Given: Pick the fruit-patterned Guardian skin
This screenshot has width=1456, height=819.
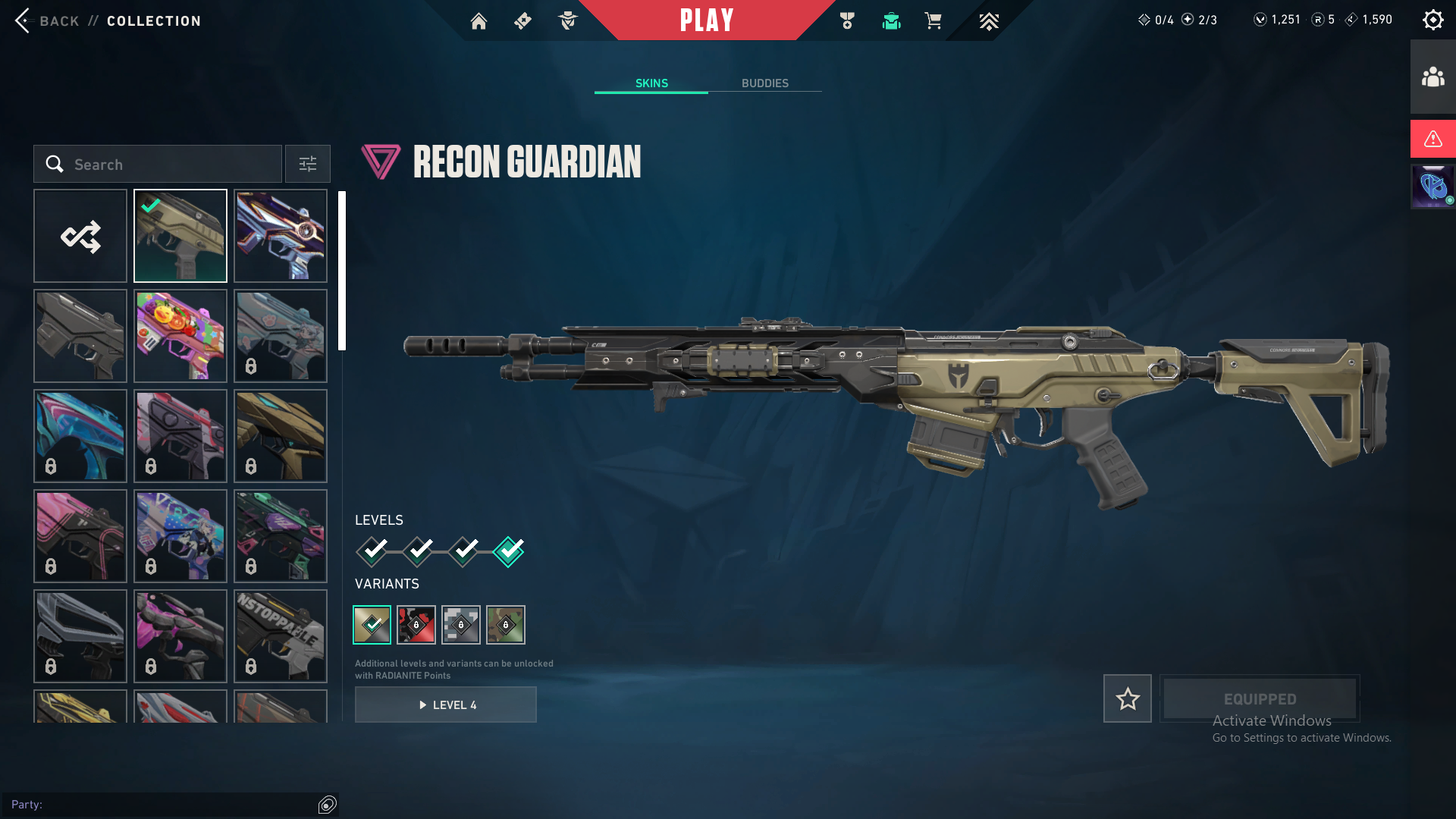Looking at the screenshot, I should click(x=180, y=336).
